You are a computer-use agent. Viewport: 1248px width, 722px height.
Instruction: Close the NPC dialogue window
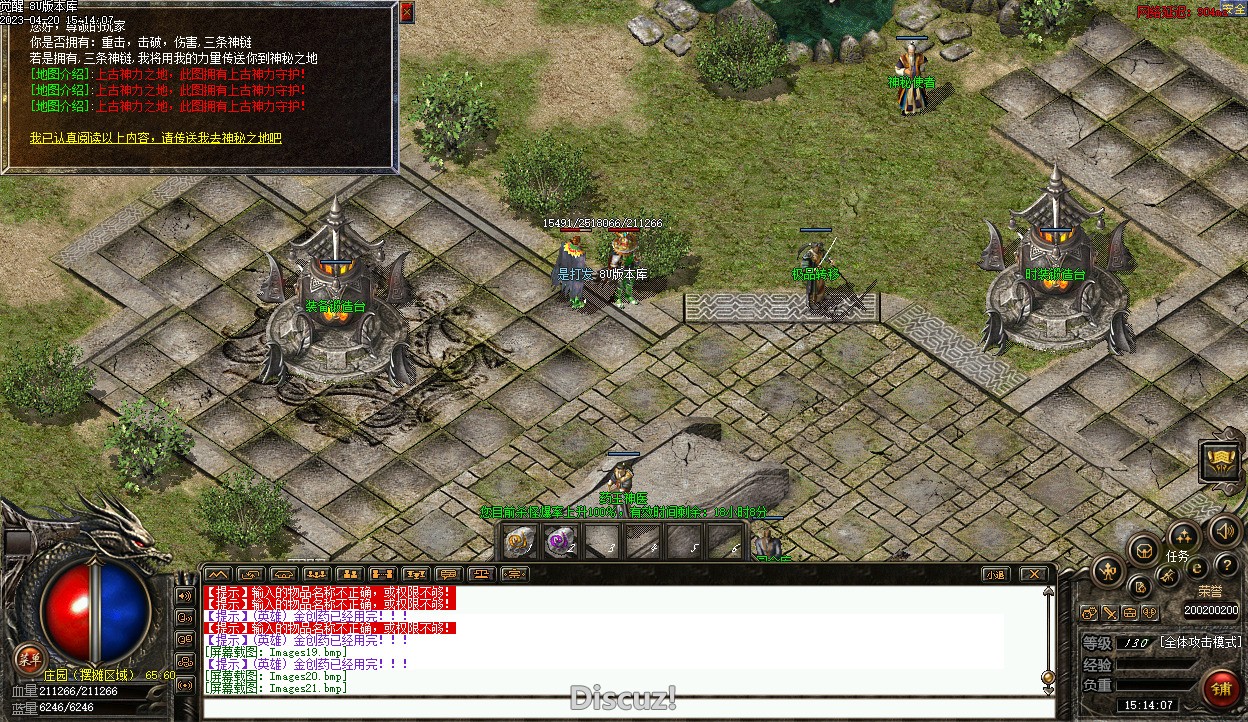(x=406, y=12)
